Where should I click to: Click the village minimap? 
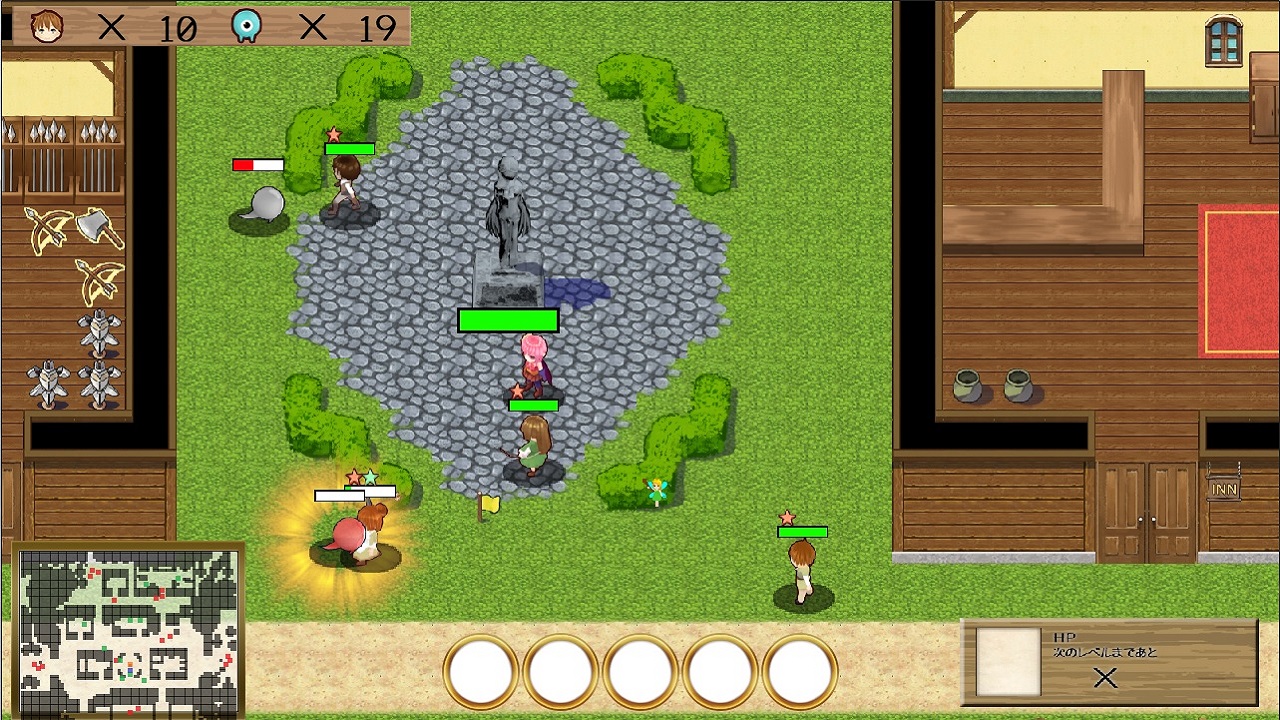[x=128, y=630]
